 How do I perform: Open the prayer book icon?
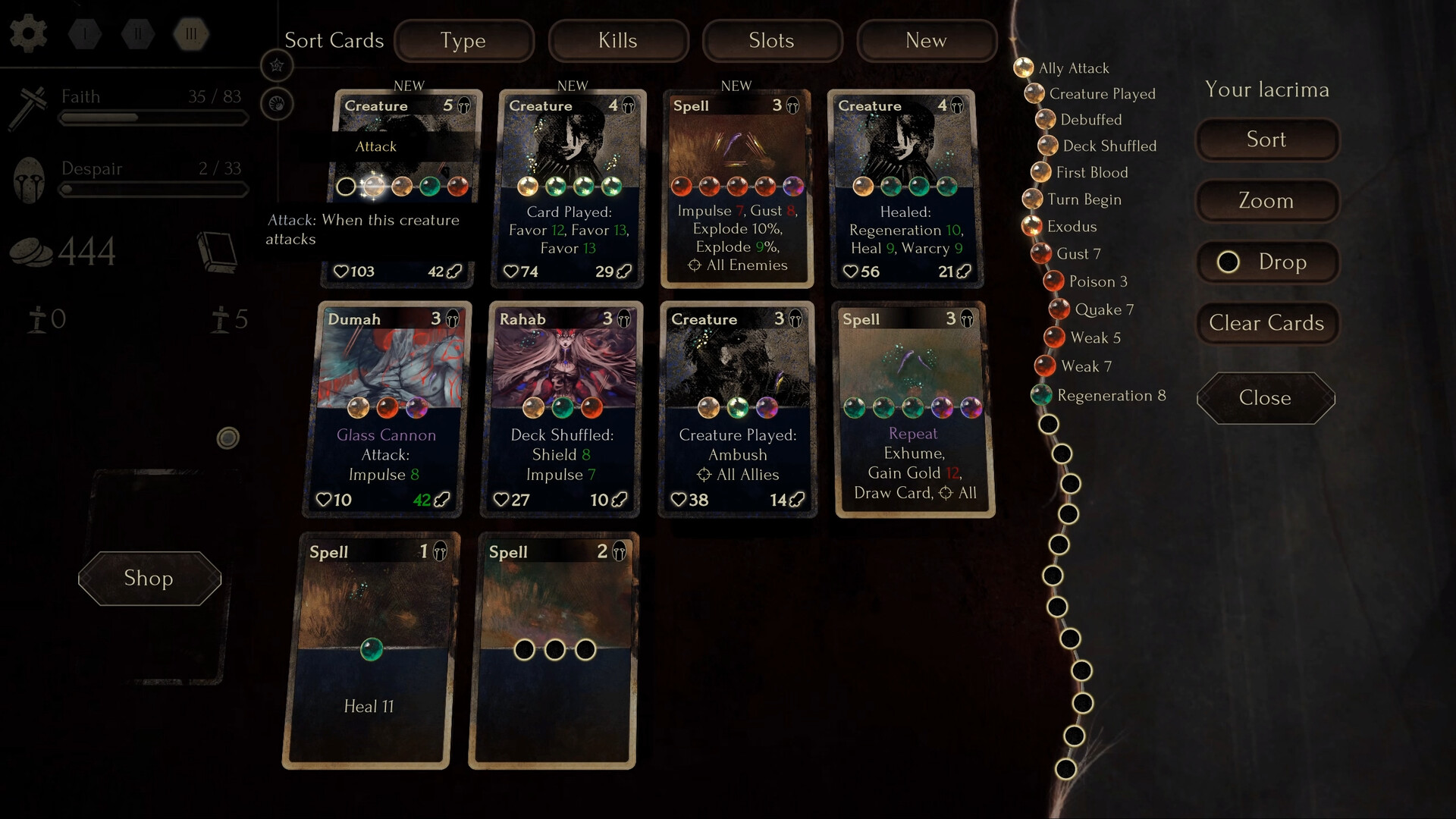pyautogui.click(x=220, y=252)
